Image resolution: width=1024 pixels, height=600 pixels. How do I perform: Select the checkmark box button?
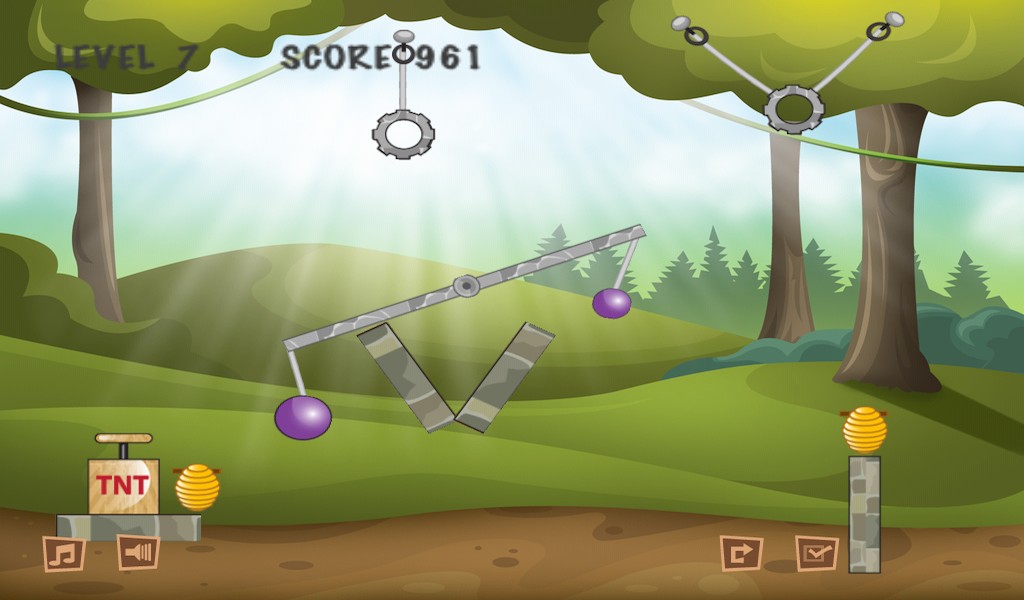[x=816, y=553]
